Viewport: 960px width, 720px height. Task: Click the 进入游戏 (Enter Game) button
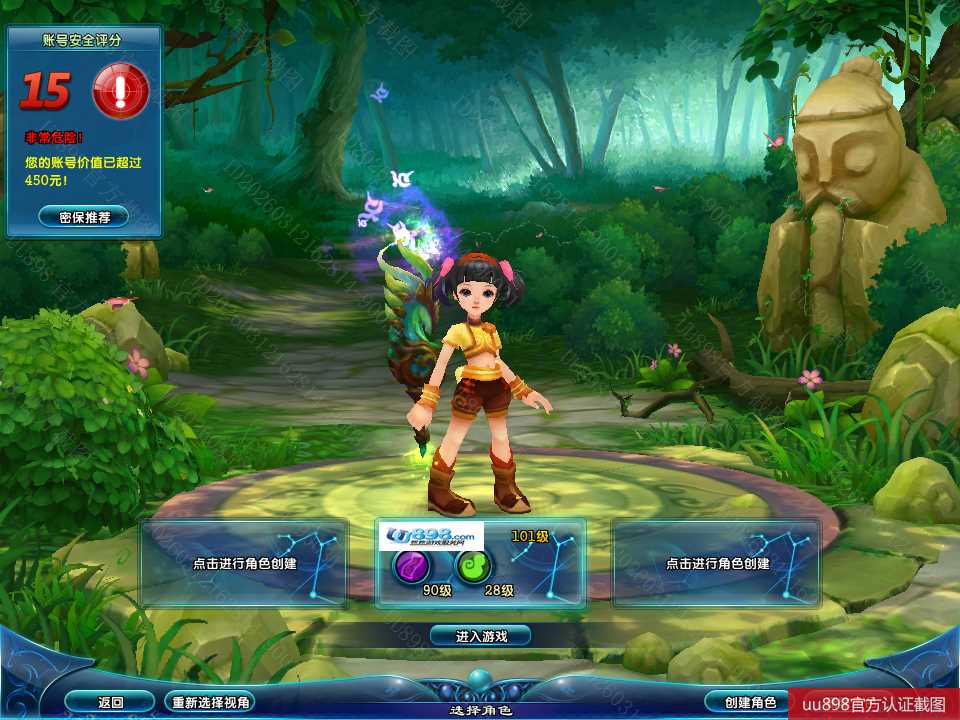point(480,635)
